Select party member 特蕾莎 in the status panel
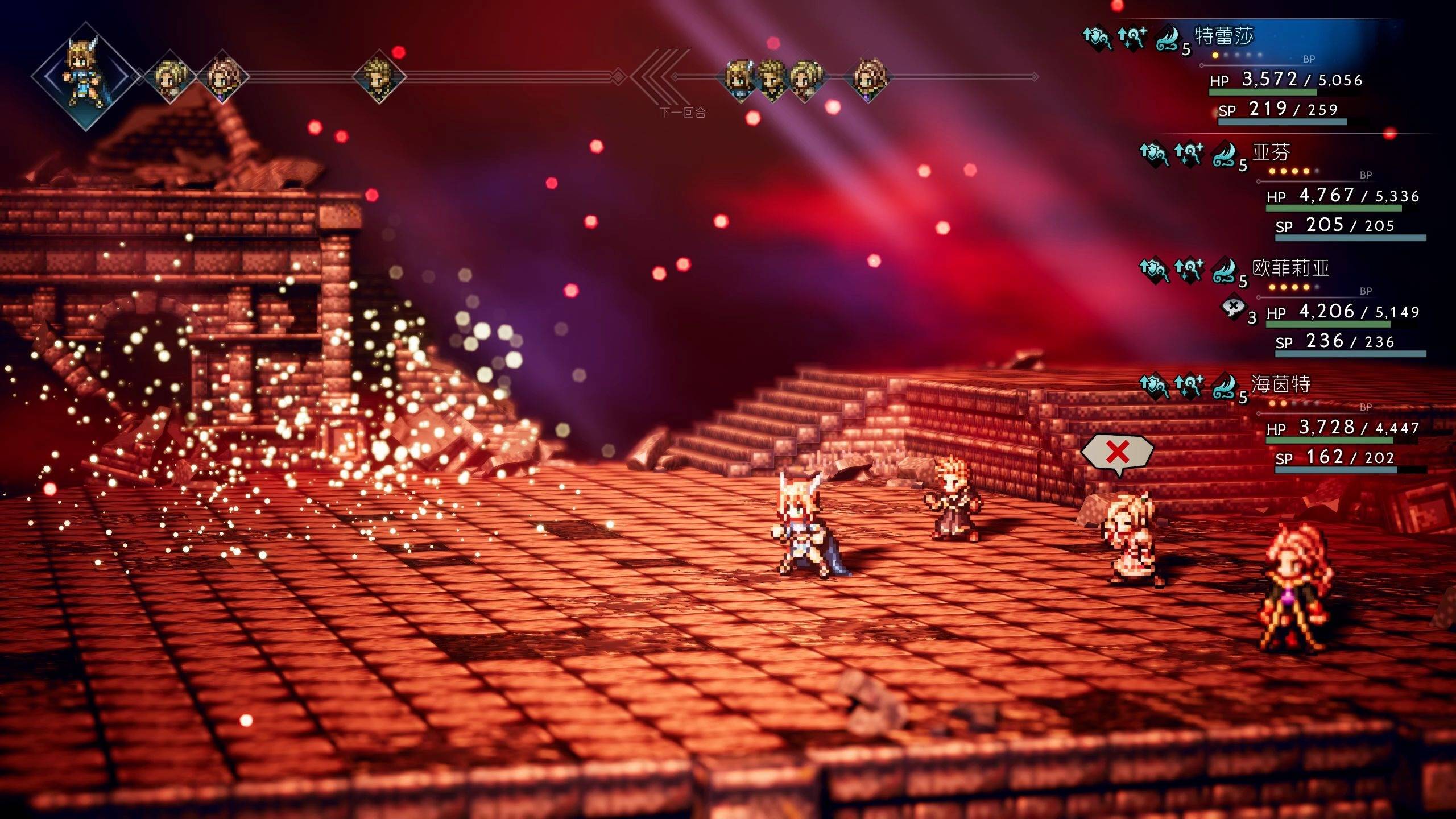 point(1224,36)
